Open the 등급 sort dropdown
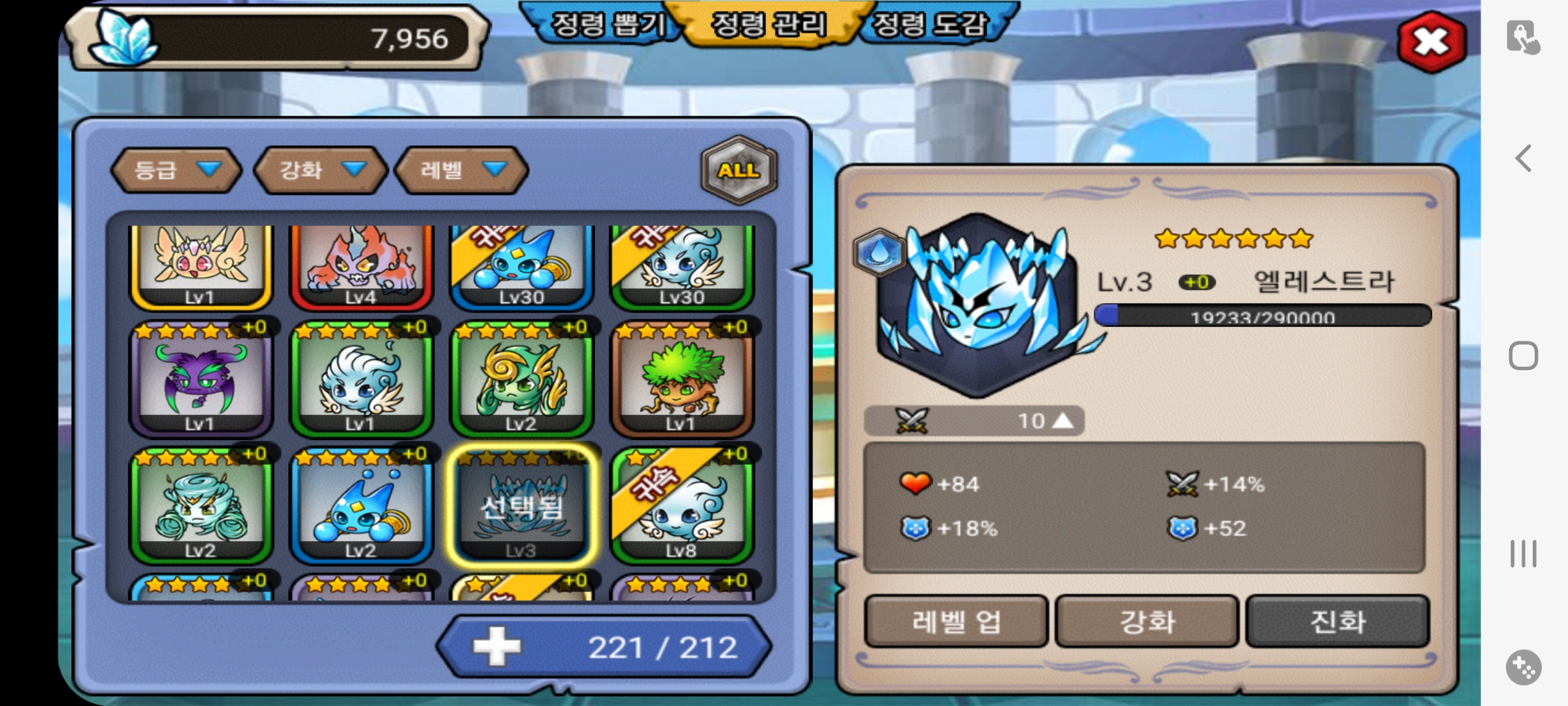This screenshot has height=706, width=1568. (176, 170)
